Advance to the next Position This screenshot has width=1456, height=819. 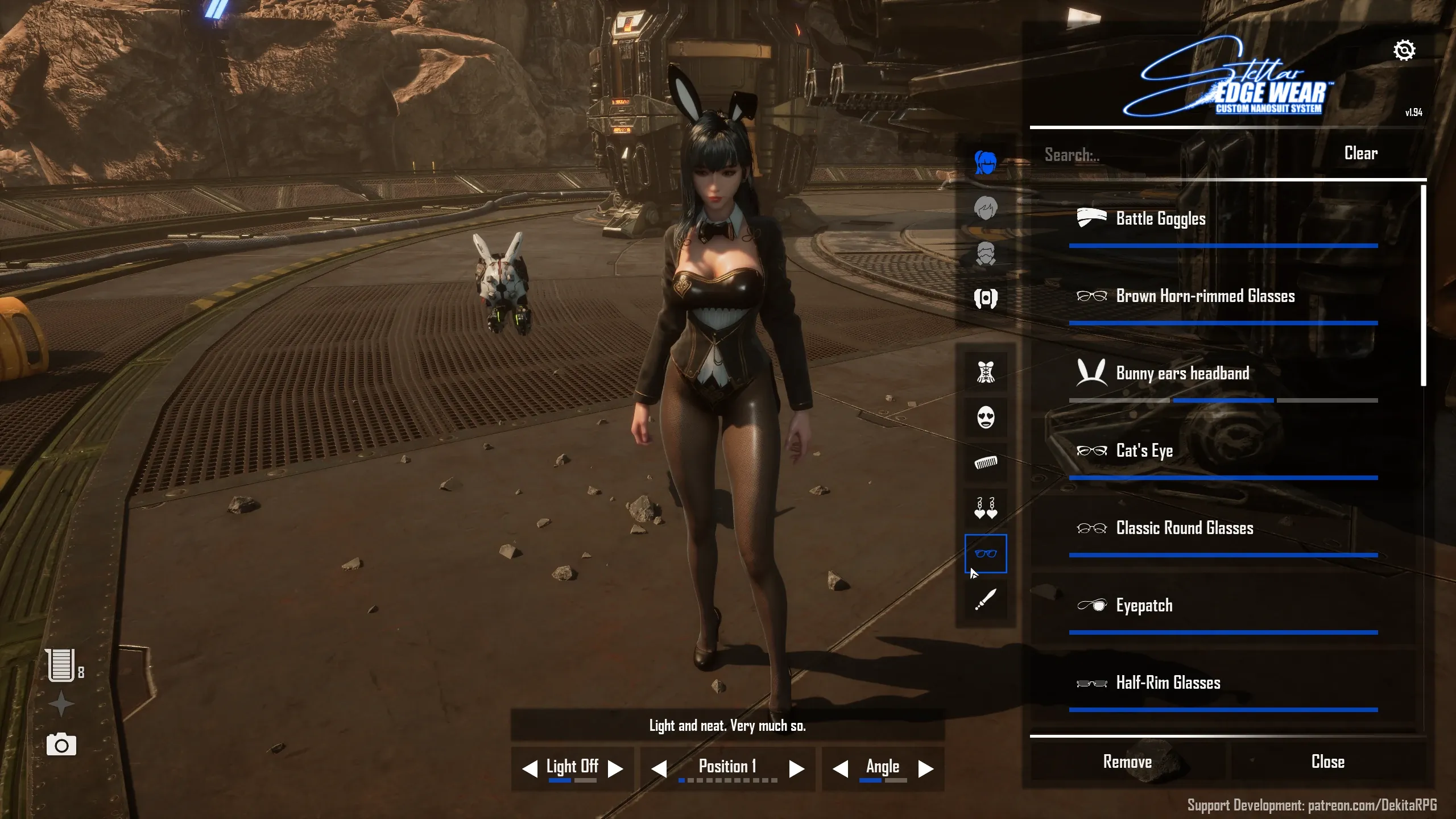[x=796, y=769]
